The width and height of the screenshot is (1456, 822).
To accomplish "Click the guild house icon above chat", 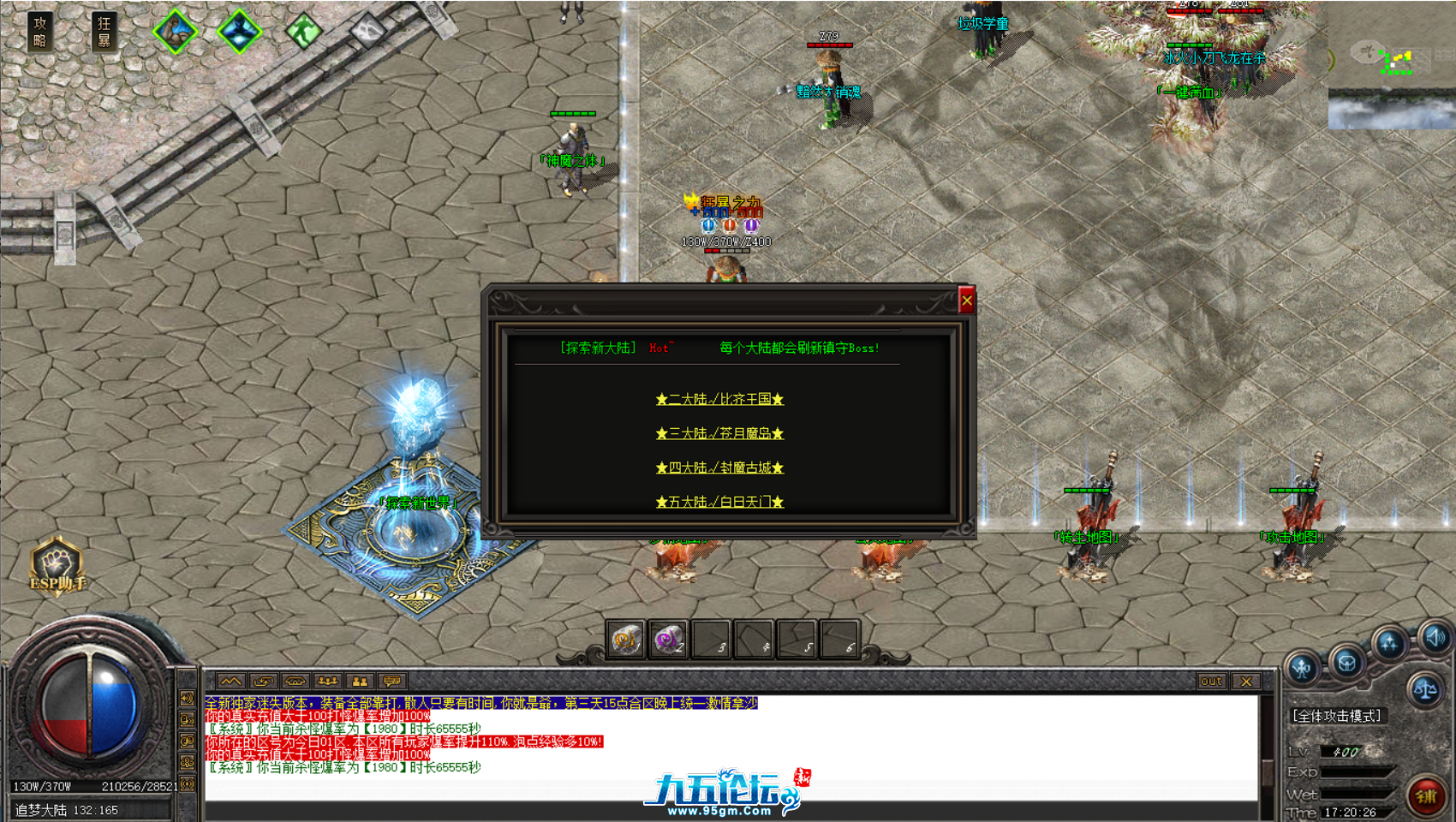I will (295, 682).
